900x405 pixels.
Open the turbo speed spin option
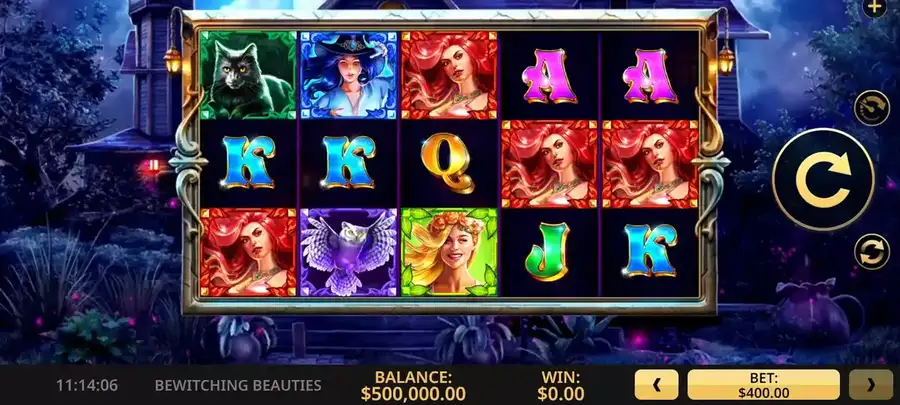(871, 108)
